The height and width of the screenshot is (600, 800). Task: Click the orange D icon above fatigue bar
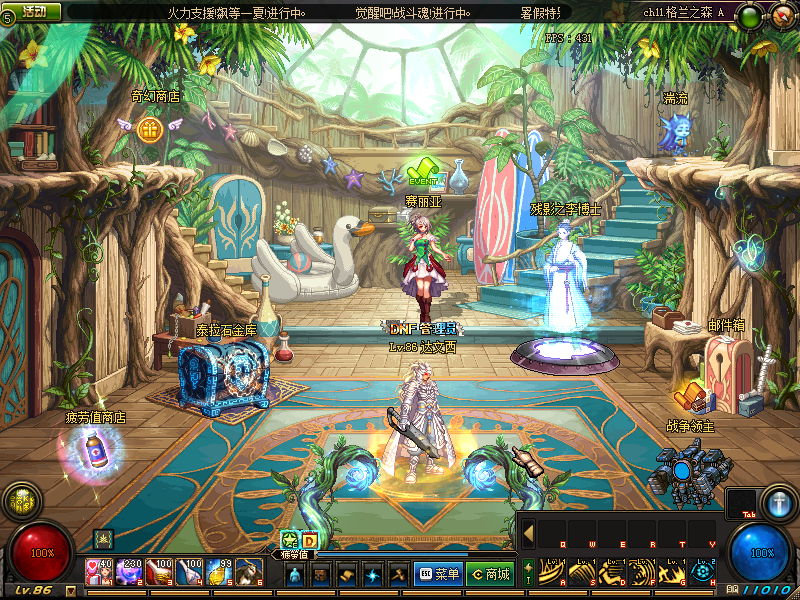tap(309, 540)
